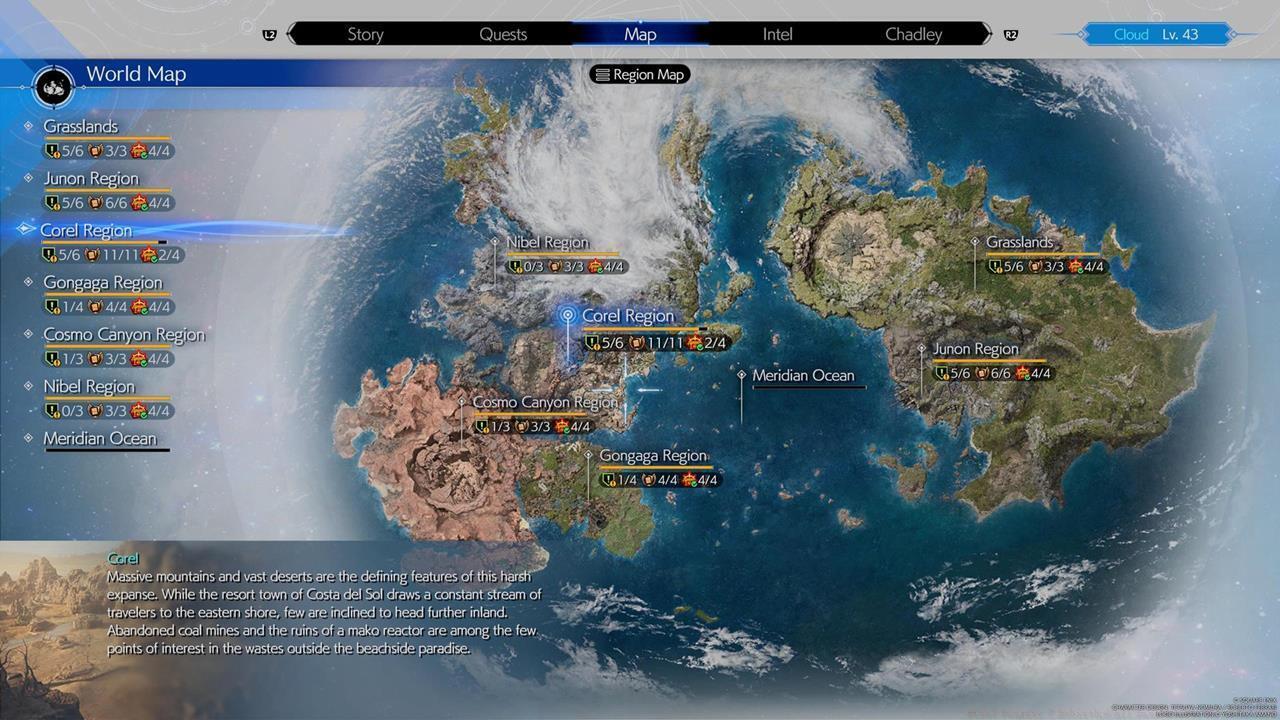This screenshot has height=720, width=1280.
Task: Click the R2 shoulder button prompt icon
Action: (x=1011, y=33)
